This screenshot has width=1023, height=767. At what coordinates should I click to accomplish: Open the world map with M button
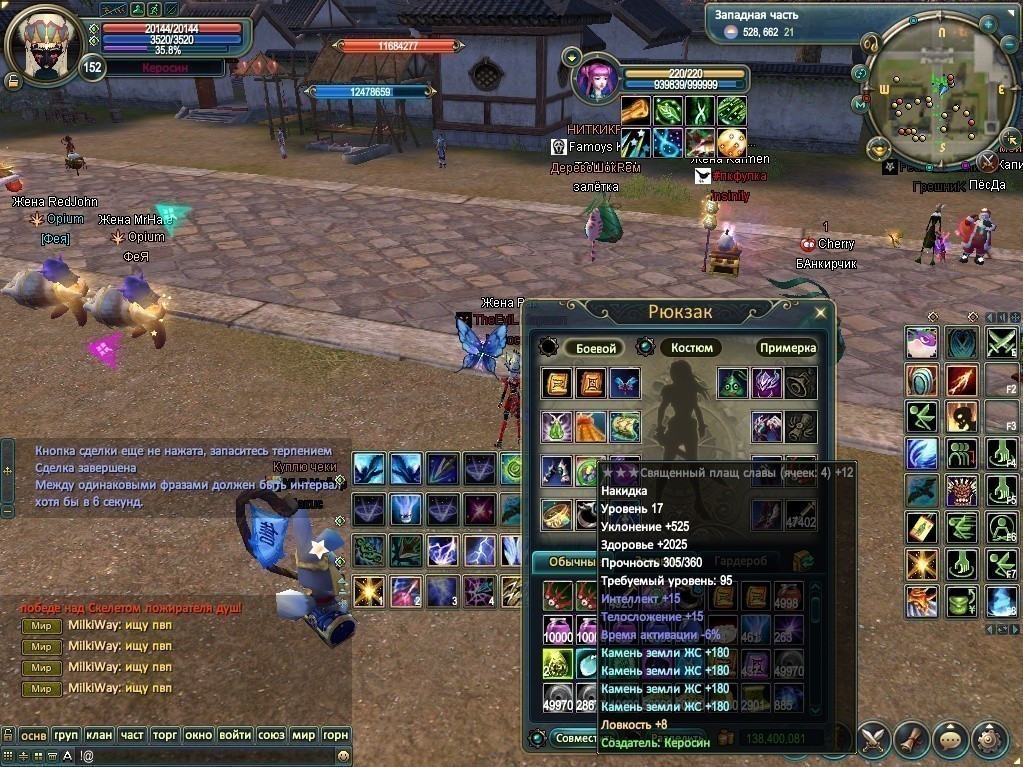(860, 103)
